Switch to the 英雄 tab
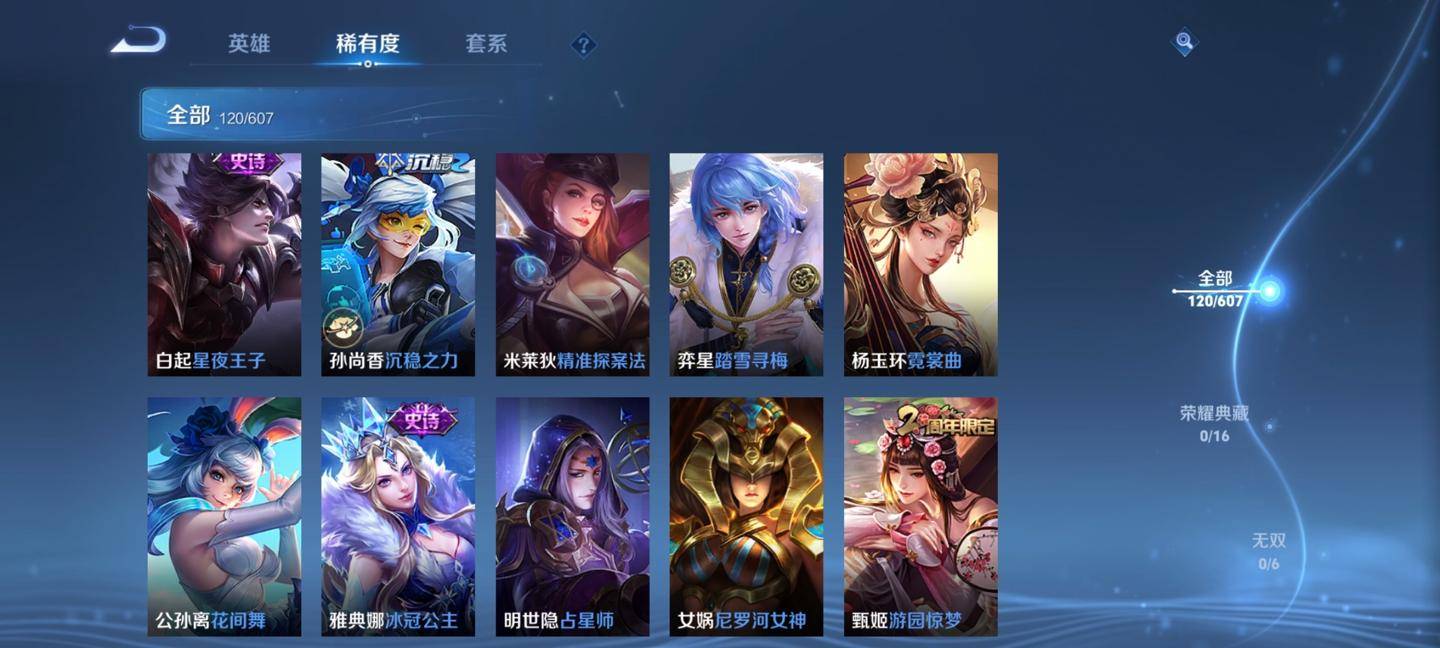The image size is (1440, 648). point(249,44)
